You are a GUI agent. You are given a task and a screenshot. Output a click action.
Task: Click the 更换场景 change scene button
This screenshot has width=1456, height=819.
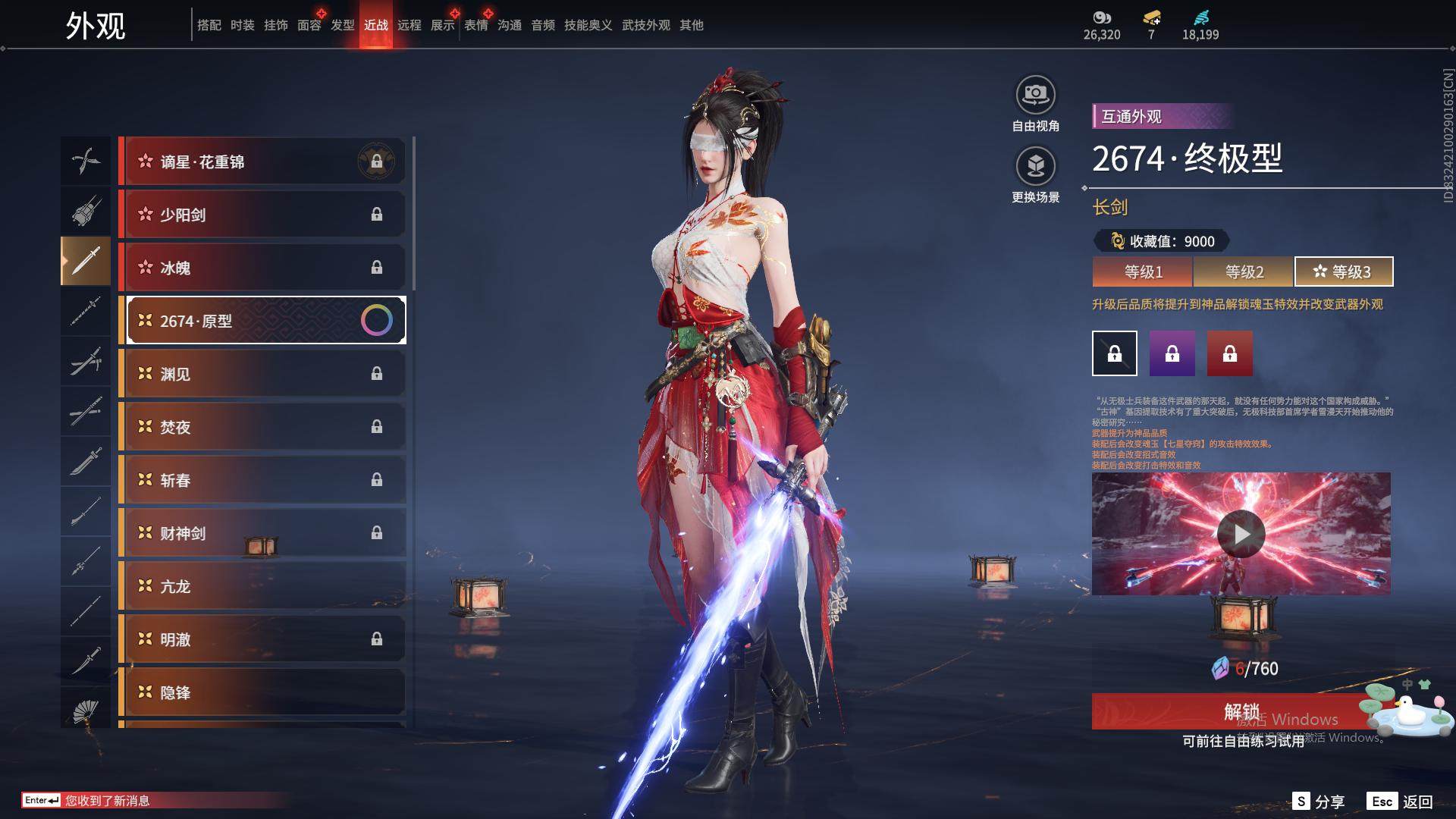pos(1035,167)
